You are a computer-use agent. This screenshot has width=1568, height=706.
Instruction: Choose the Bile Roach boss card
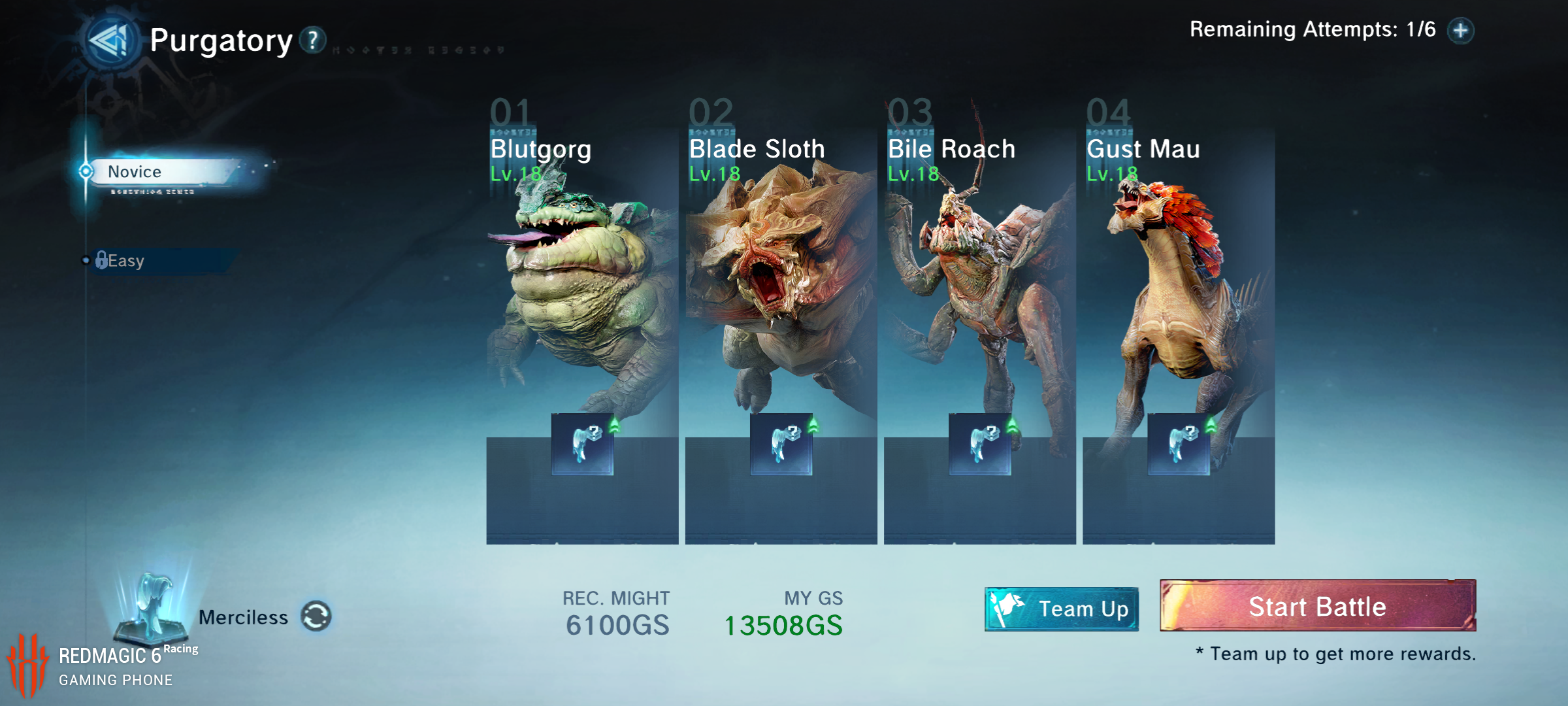pyautogui.click(x=979, y=294)
